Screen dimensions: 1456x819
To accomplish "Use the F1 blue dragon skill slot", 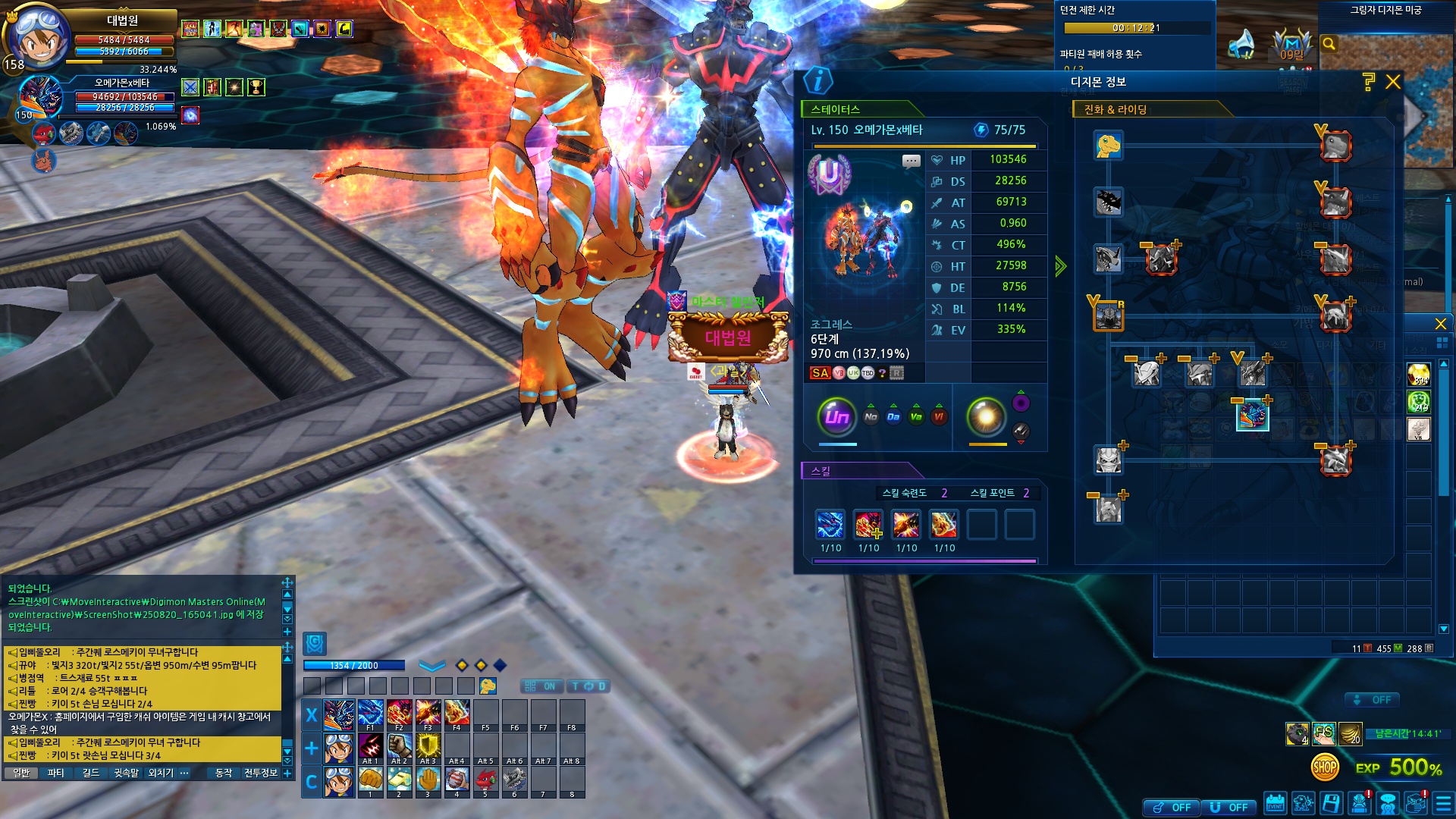I will (370, 714).
